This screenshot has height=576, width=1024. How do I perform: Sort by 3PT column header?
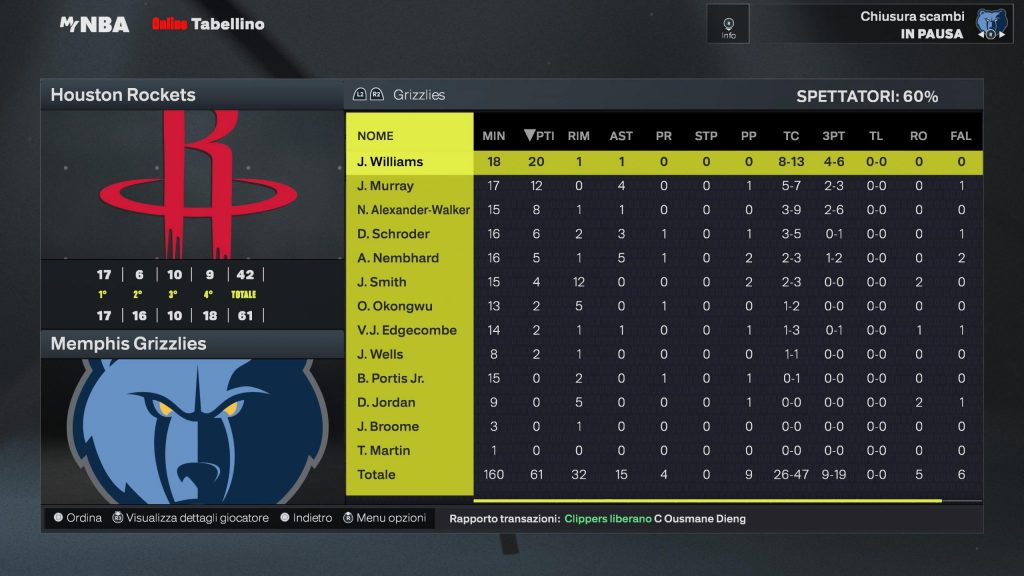pos(833,136)
